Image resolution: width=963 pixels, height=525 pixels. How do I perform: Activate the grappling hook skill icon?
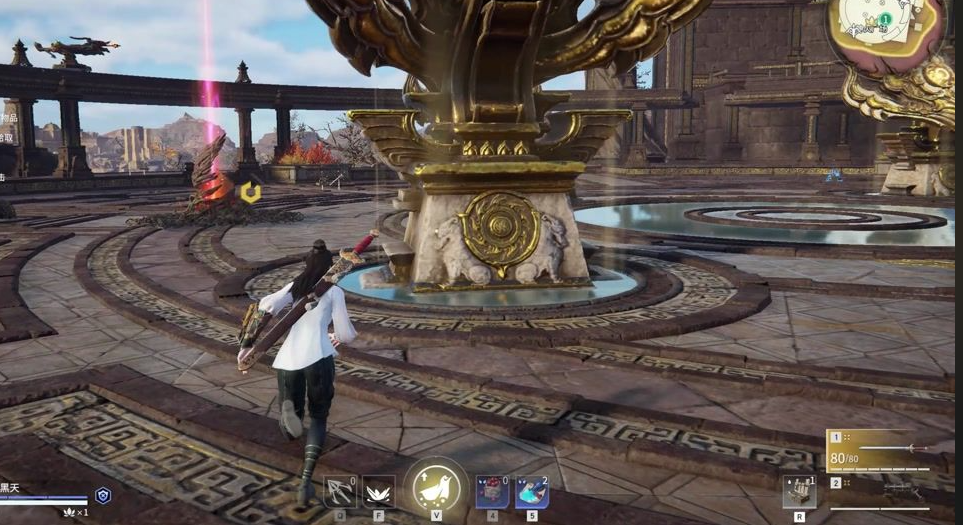pos(340,492)
